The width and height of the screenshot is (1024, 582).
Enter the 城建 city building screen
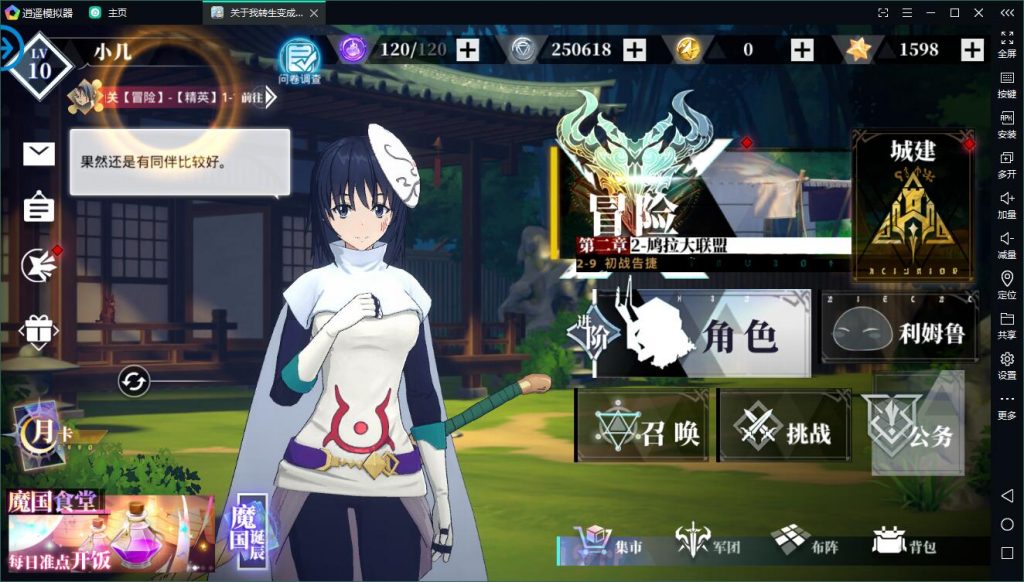(x=912, y=205)
